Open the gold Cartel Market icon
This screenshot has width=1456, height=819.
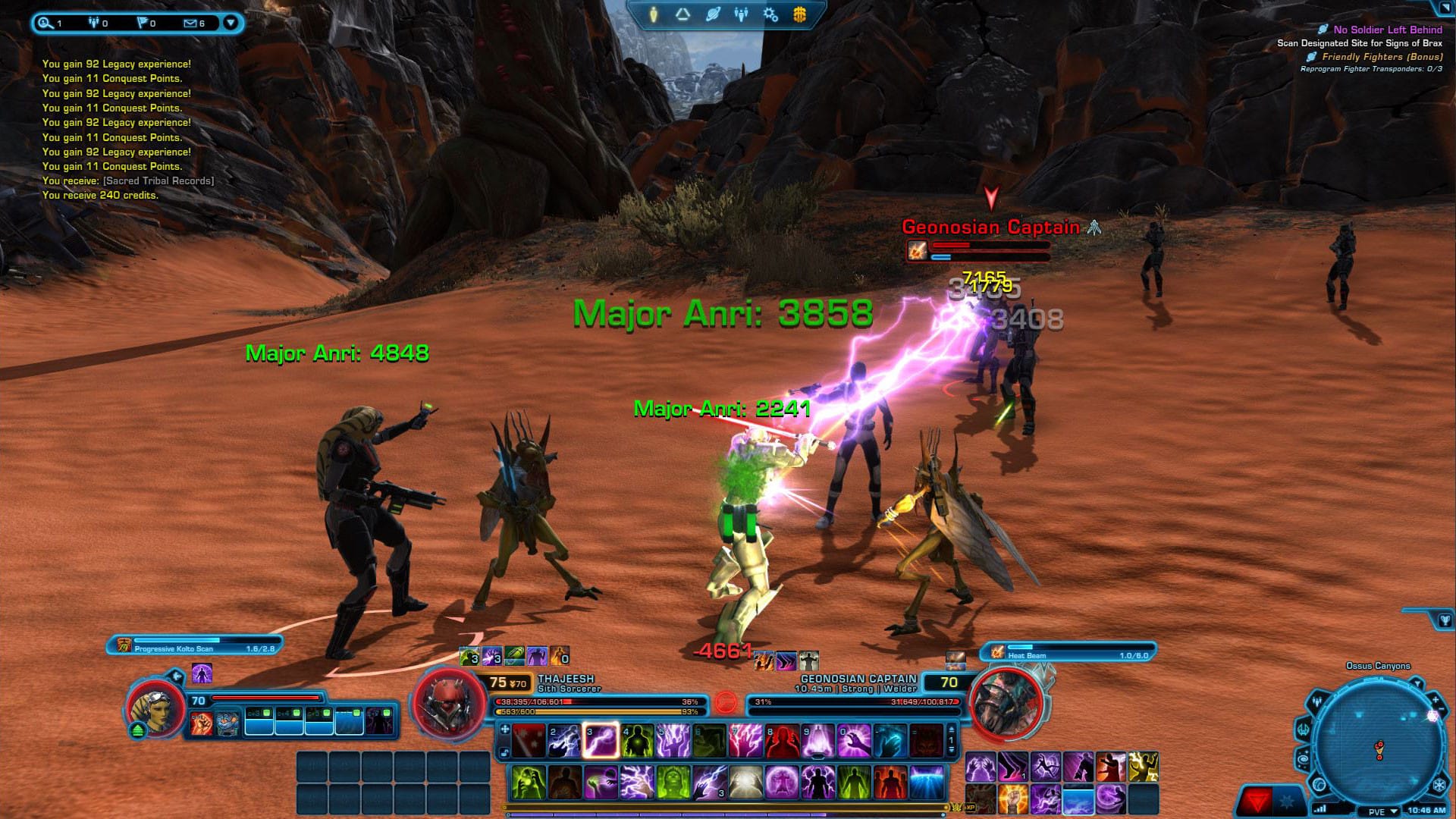point(799,14)
